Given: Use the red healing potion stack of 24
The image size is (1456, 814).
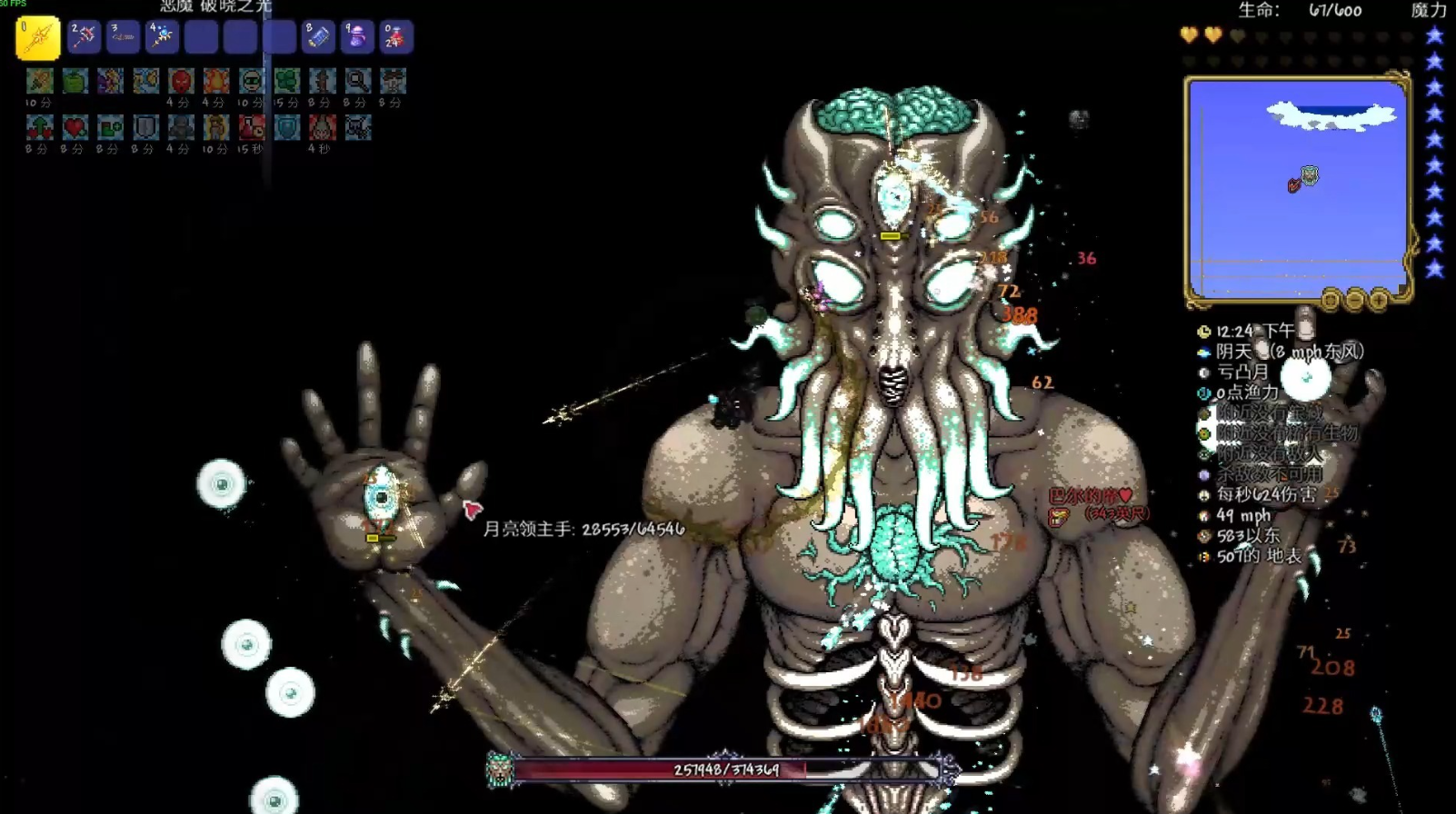Looking at the screenshot, I should pos(396,37).
